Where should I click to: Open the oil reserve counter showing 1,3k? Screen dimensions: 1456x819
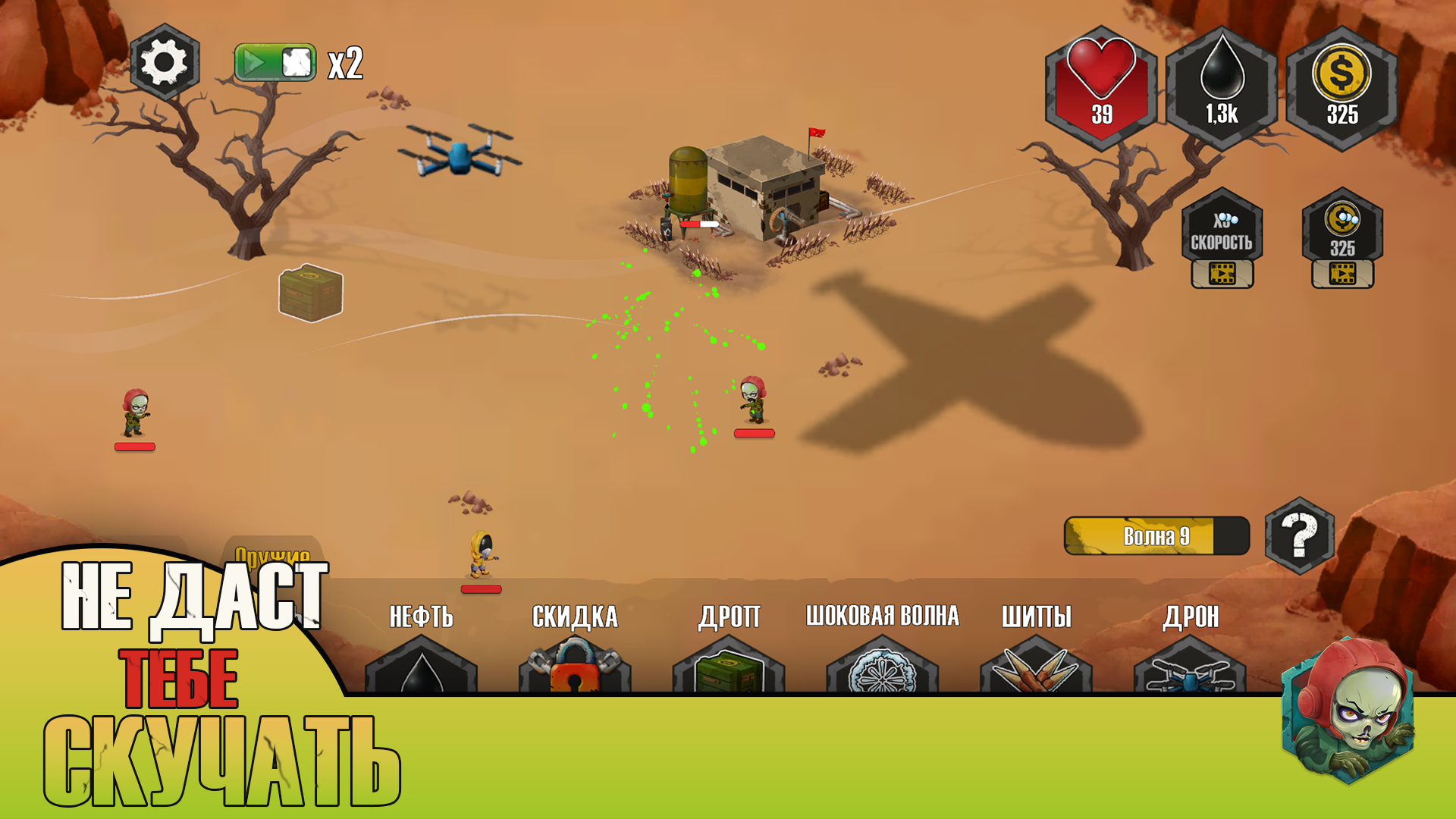1222,83
